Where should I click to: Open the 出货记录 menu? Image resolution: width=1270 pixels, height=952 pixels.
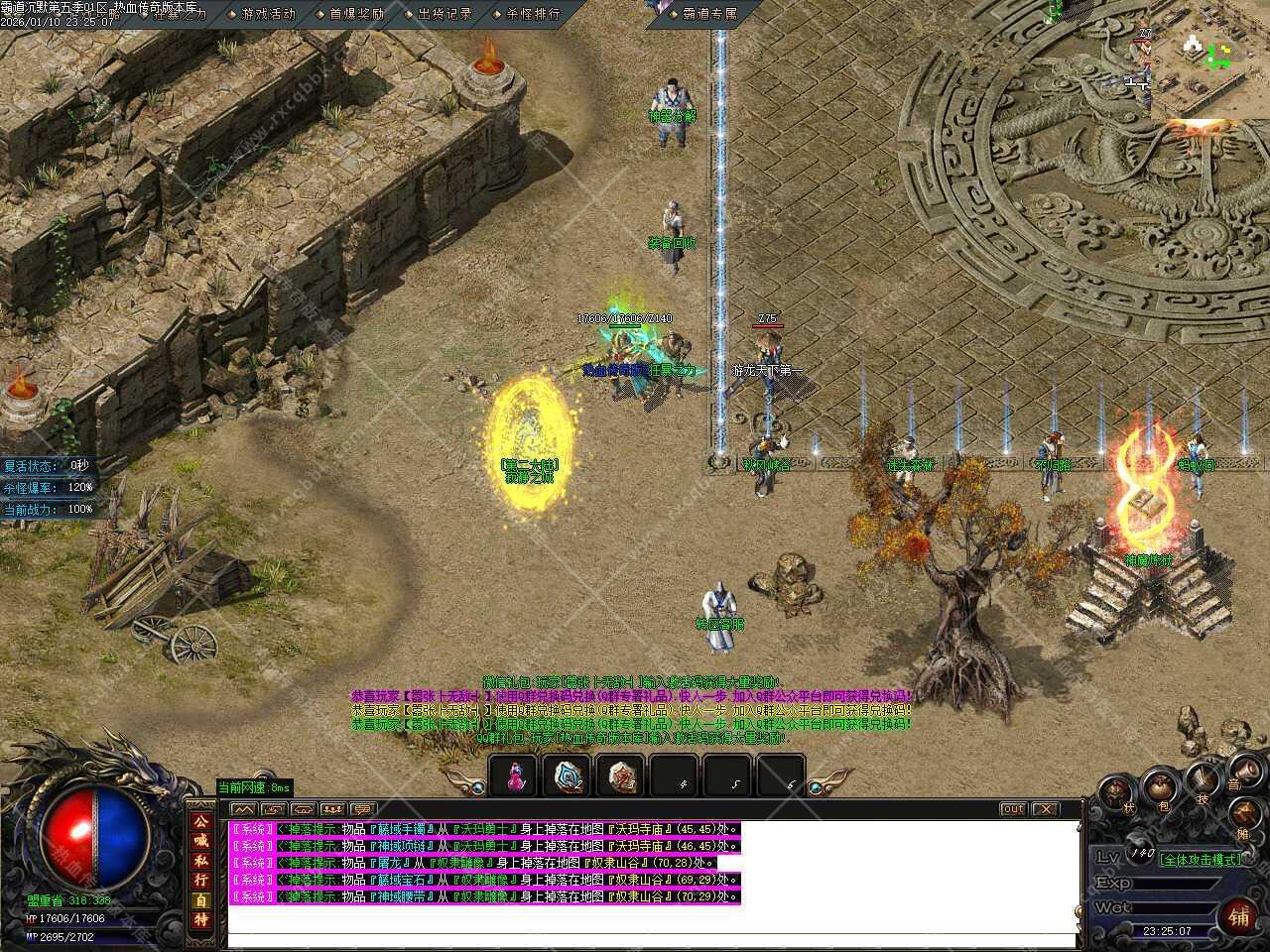point(444,14)
